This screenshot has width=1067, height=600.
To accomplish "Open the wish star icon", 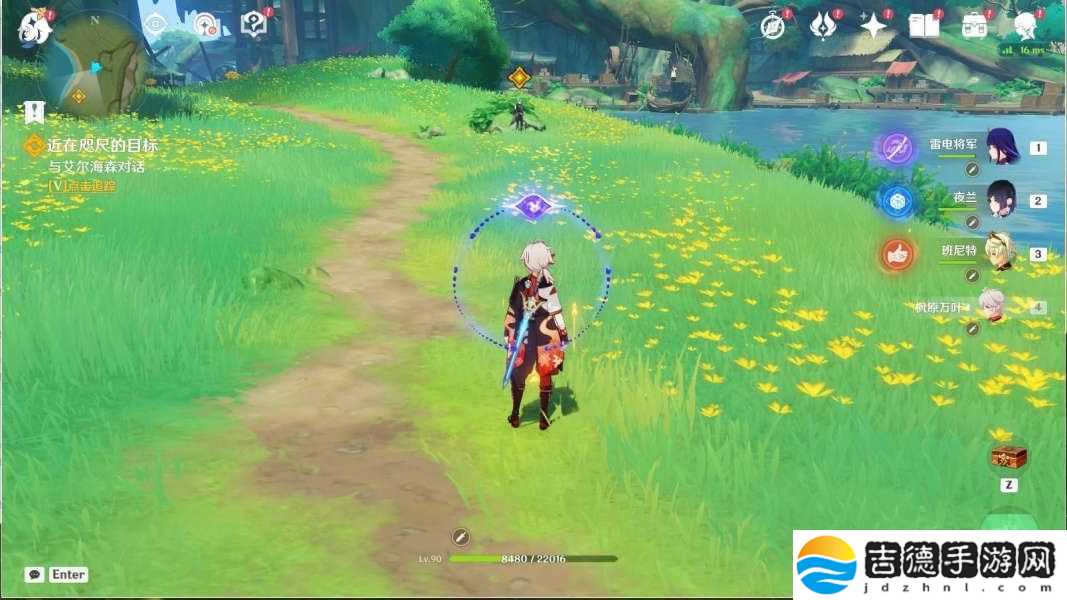I will pos(874,25).
